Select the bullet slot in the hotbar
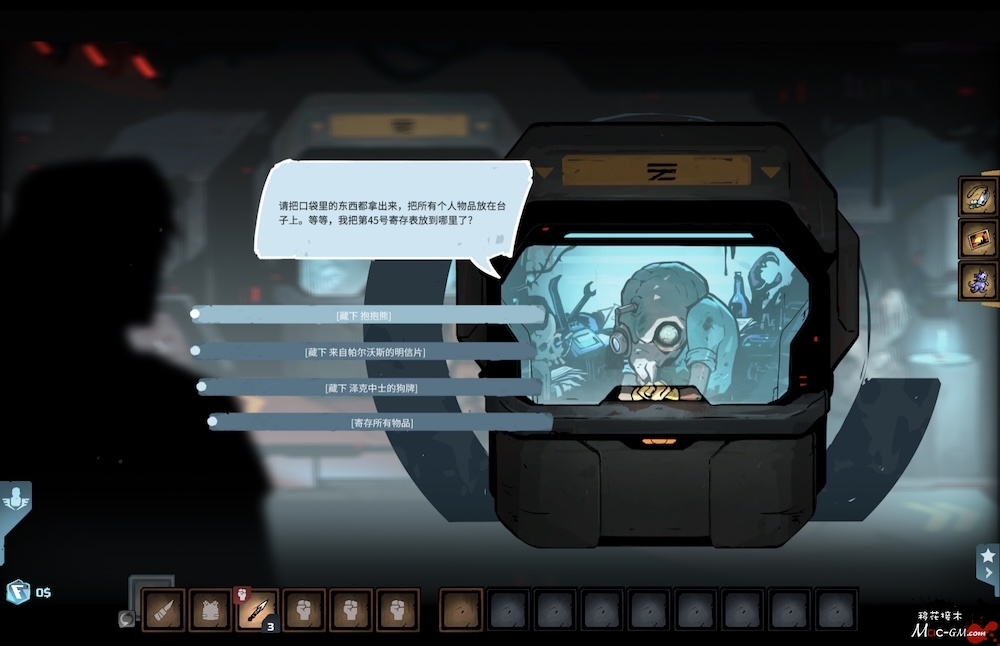The image size is (1000, 646). pyautogui.click(x=163, y=609)
